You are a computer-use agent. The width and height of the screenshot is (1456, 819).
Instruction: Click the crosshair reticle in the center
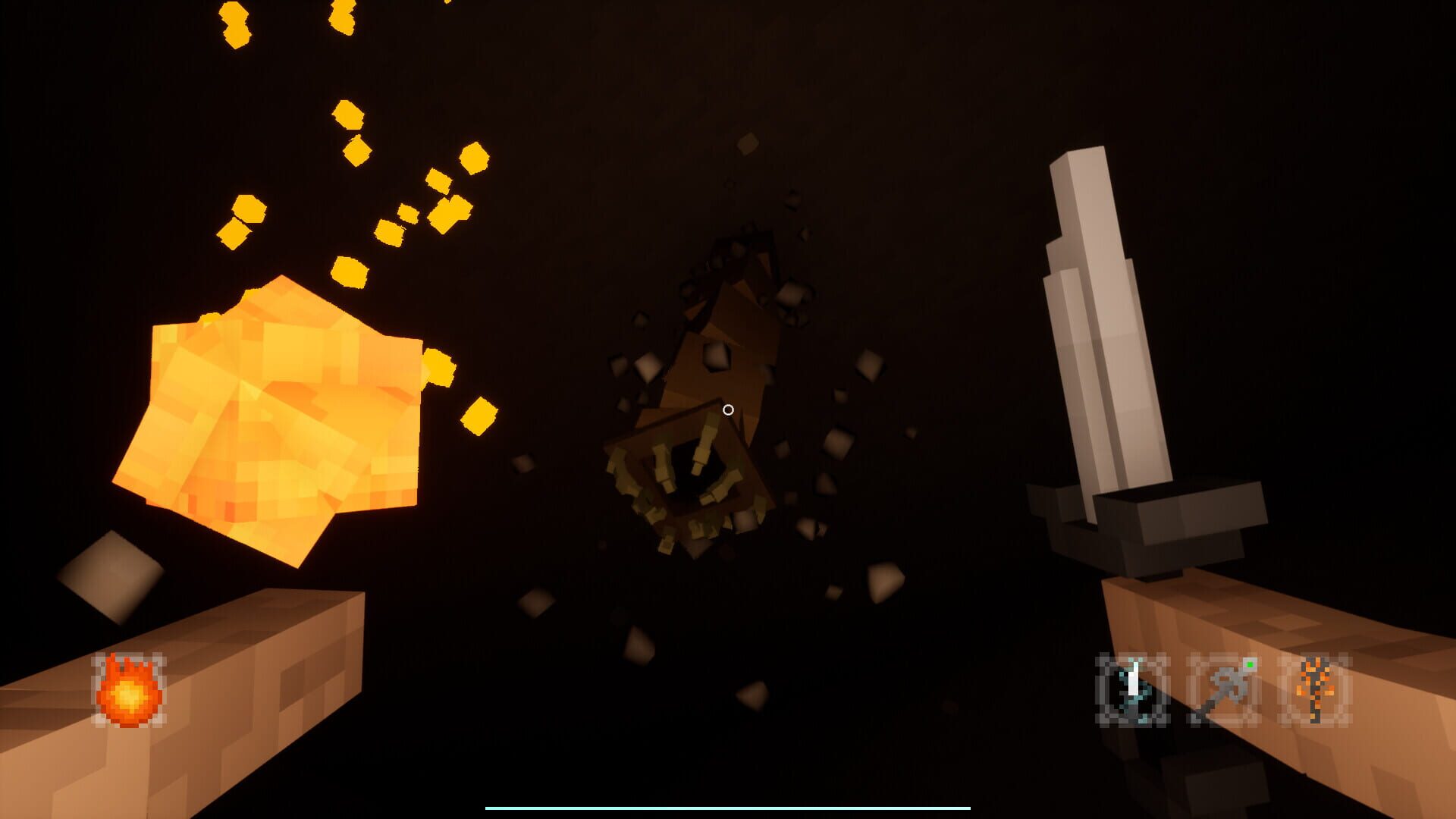pyautogui.click(x=728, y=409)
